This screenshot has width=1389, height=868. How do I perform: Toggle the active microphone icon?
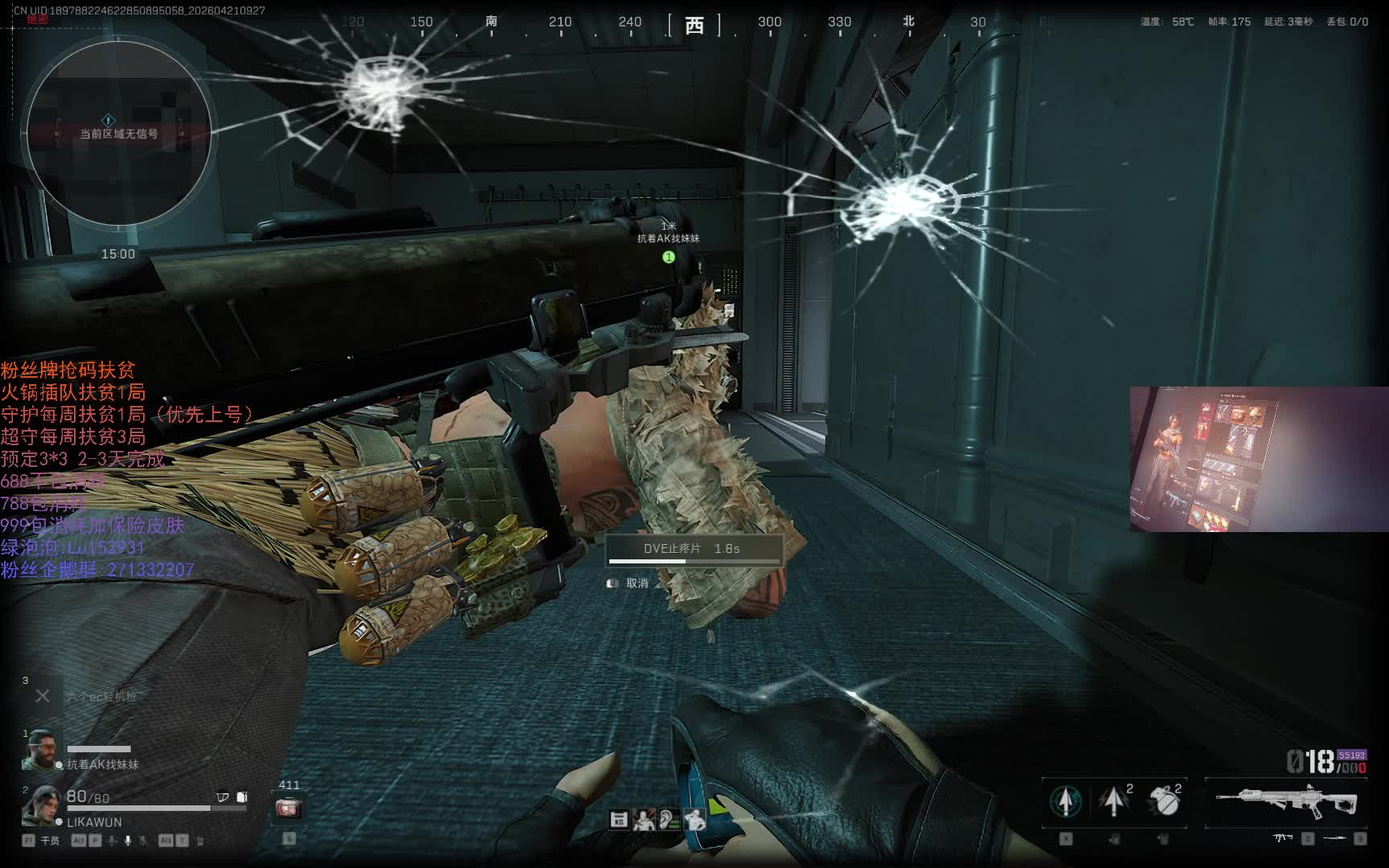[127, 841]
